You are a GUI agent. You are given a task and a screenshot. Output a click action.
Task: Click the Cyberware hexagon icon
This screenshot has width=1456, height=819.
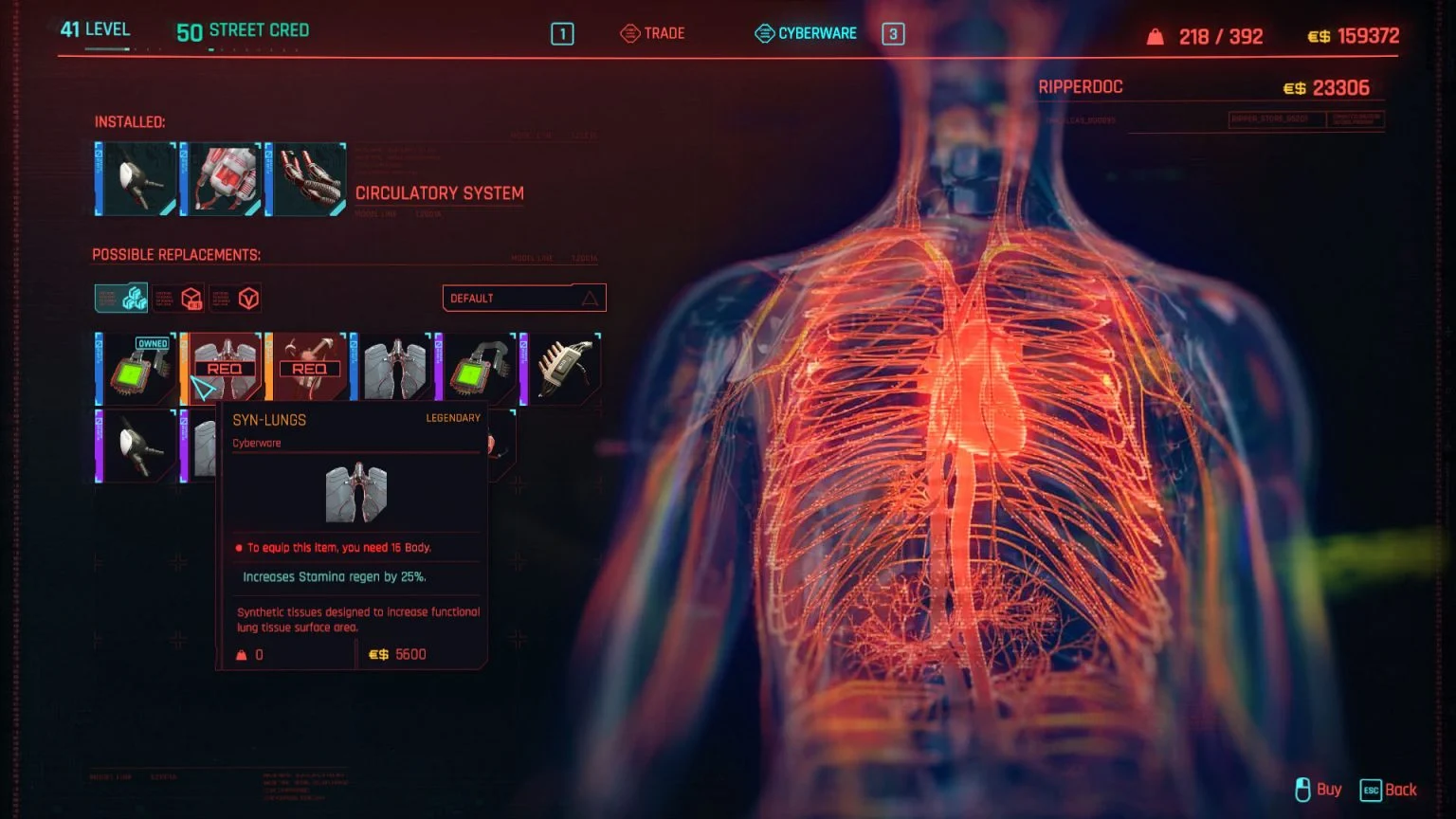pos(764,32)
